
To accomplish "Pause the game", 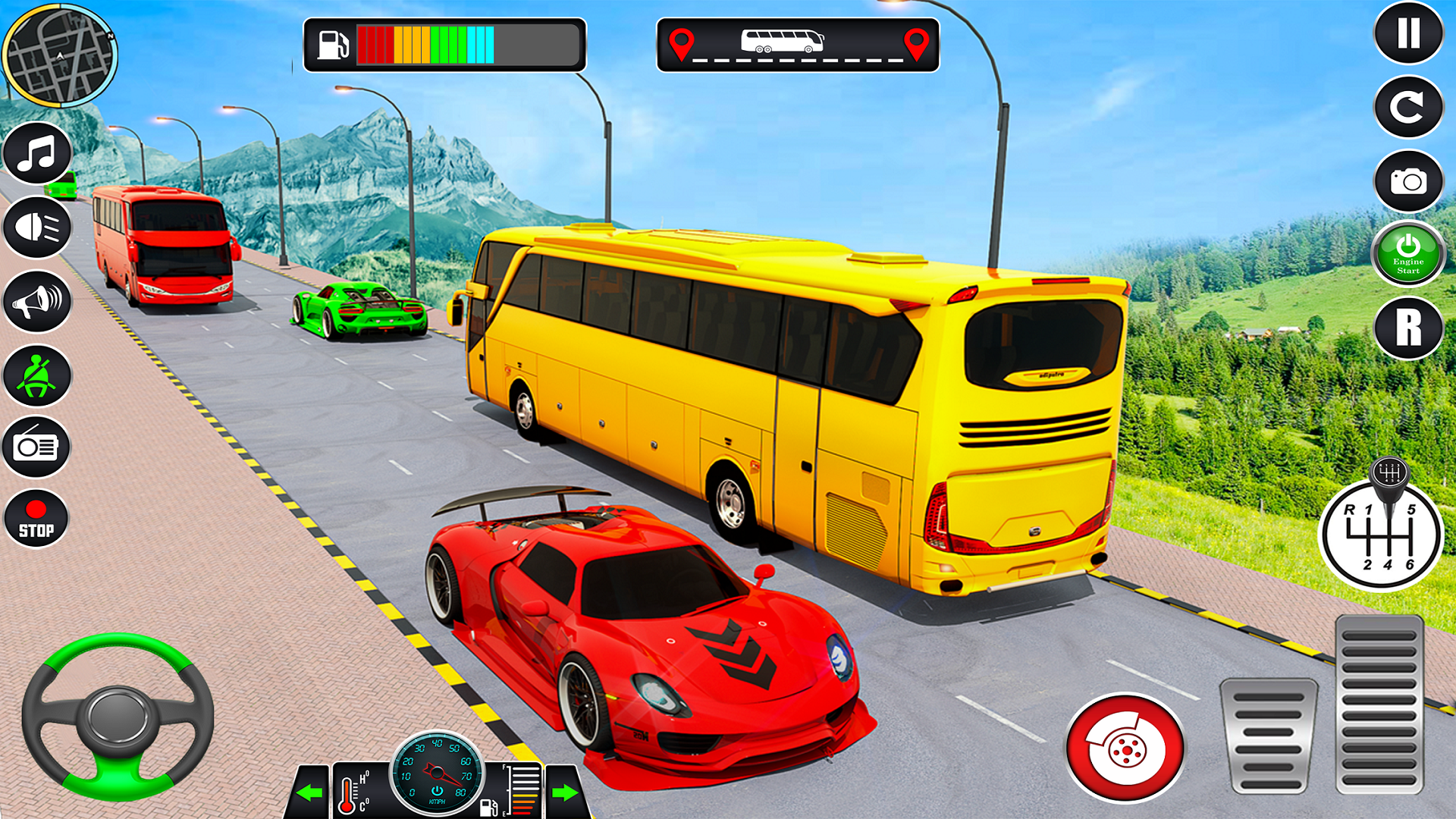I will tap(1408, 33).
